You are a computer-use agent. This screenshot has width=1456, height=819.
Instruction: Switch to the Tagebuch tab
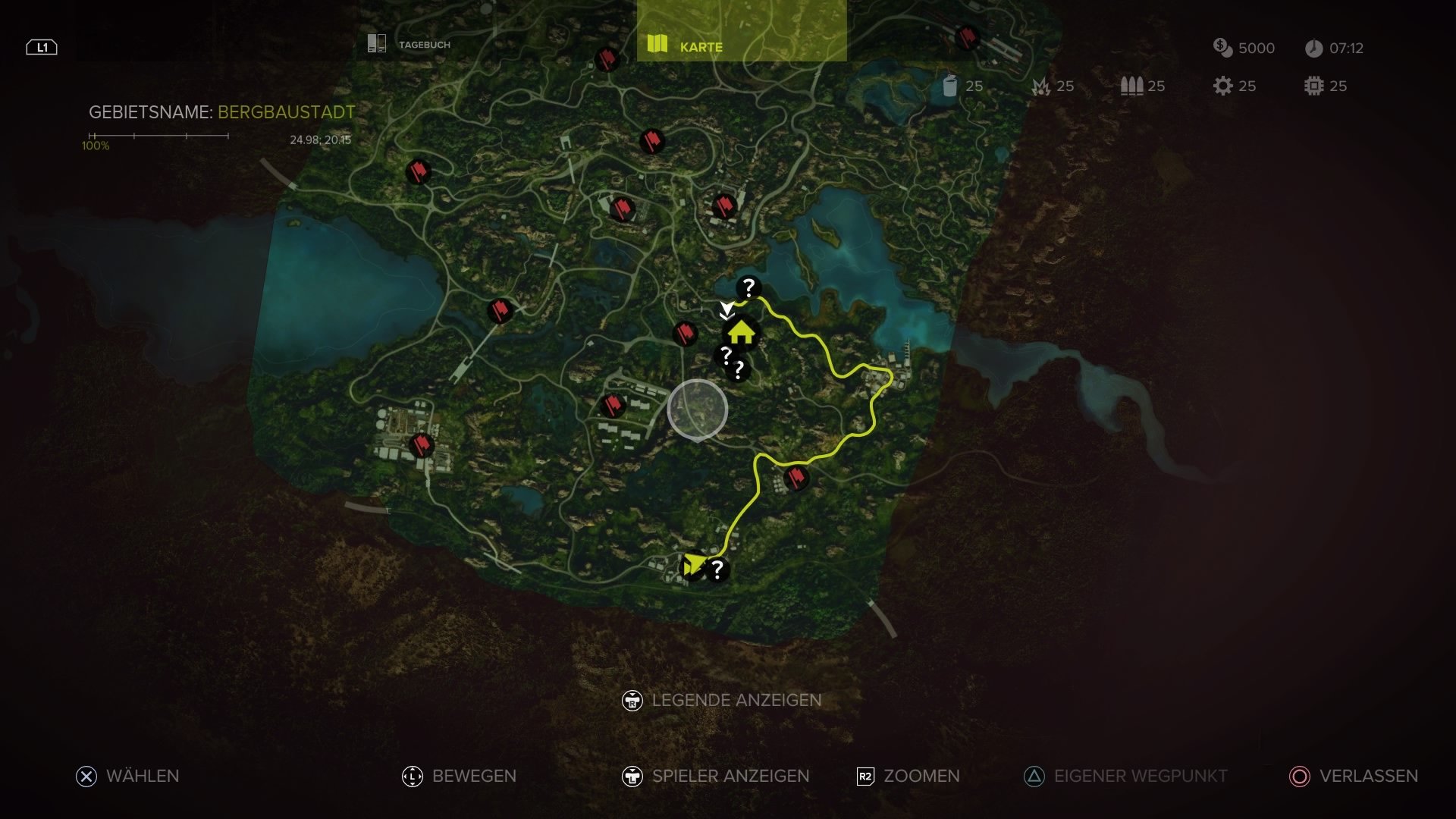click(x=422, y=44)
